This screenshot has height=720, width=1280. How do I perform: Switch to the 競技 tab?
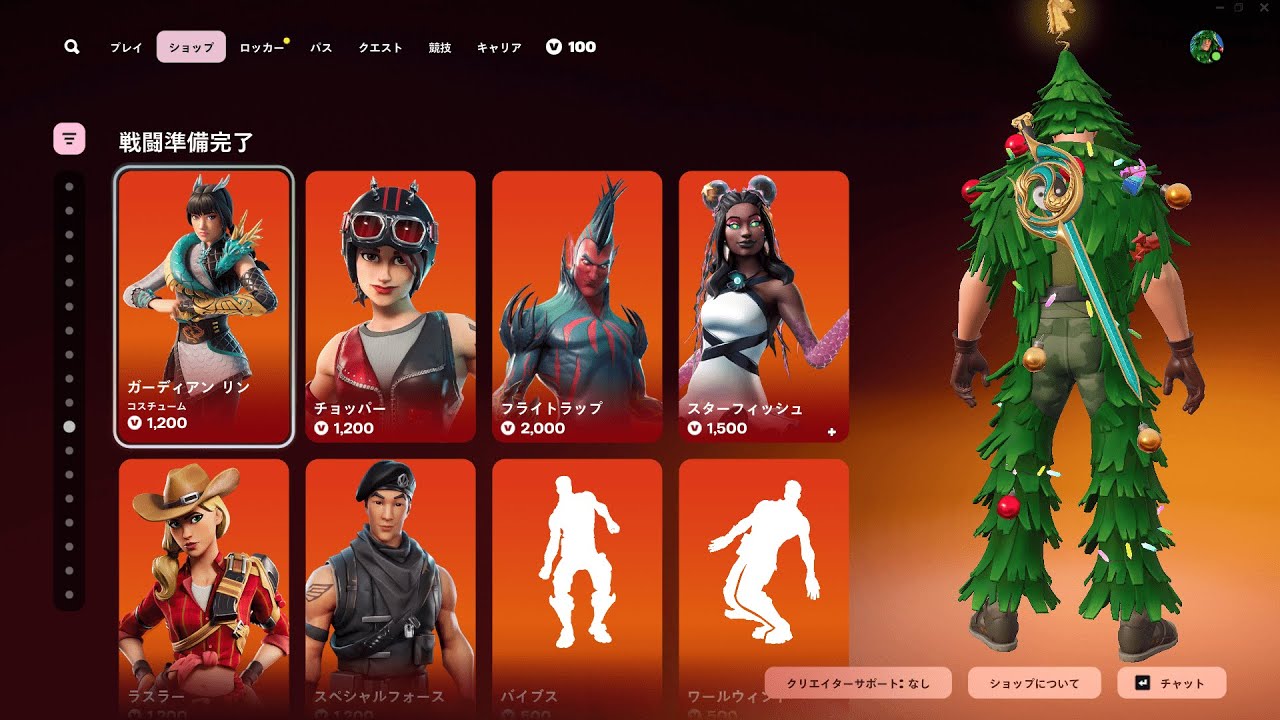click(x=440, y=47)
